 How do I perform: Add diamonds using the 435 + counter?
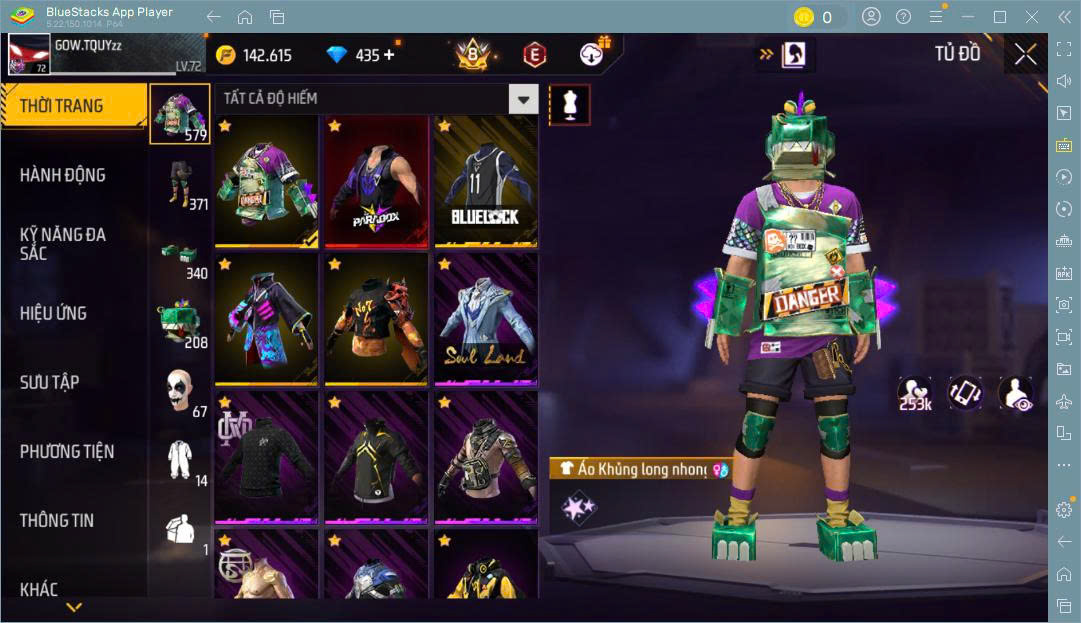[361, 55]
